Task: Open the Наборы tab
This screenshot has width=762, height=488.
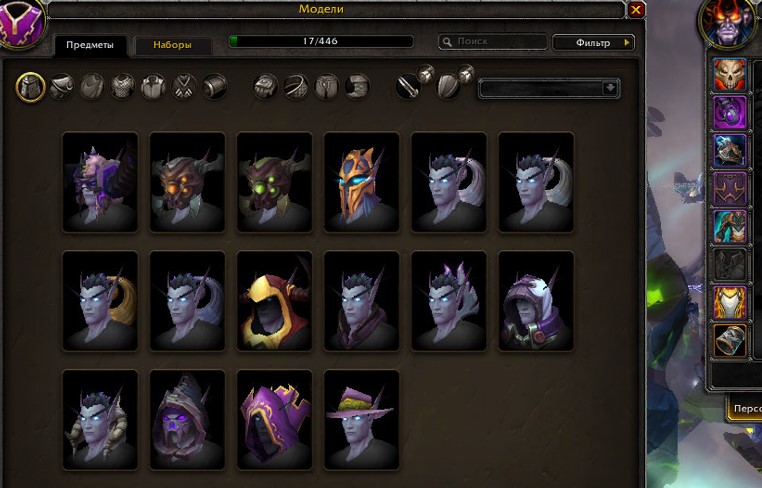Action: 167,45
